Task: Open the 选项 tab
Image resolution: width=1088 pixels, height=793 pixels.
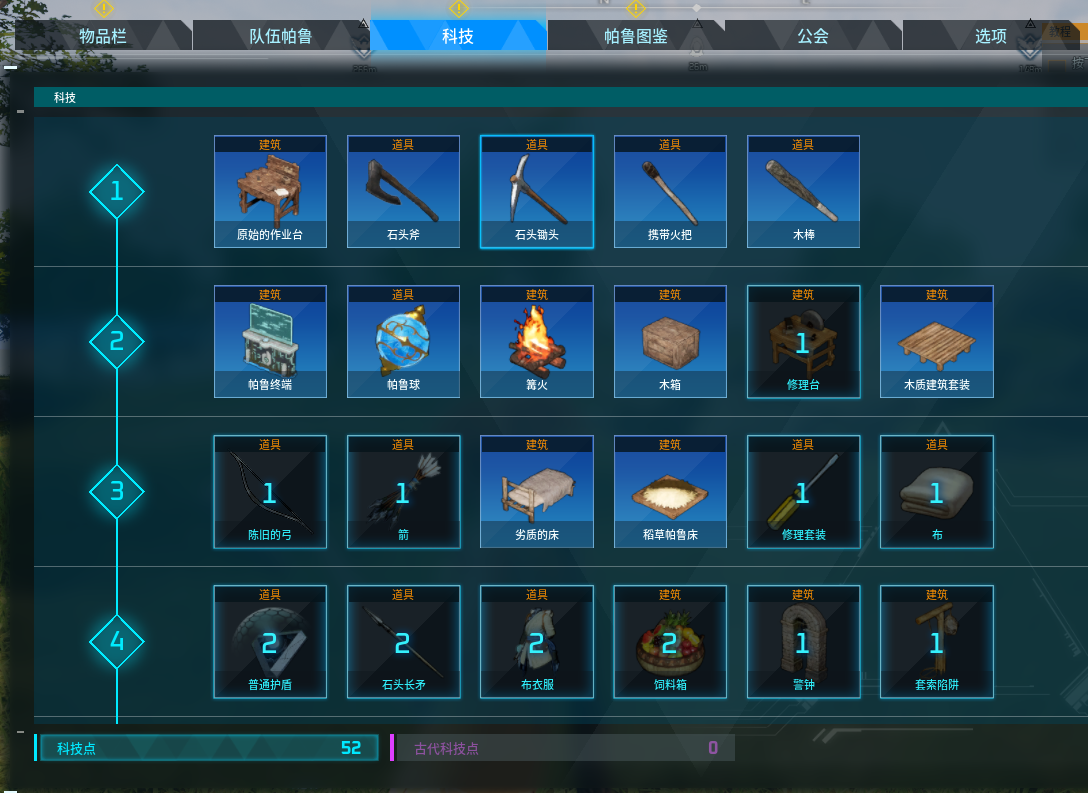Action: [990, 36]
